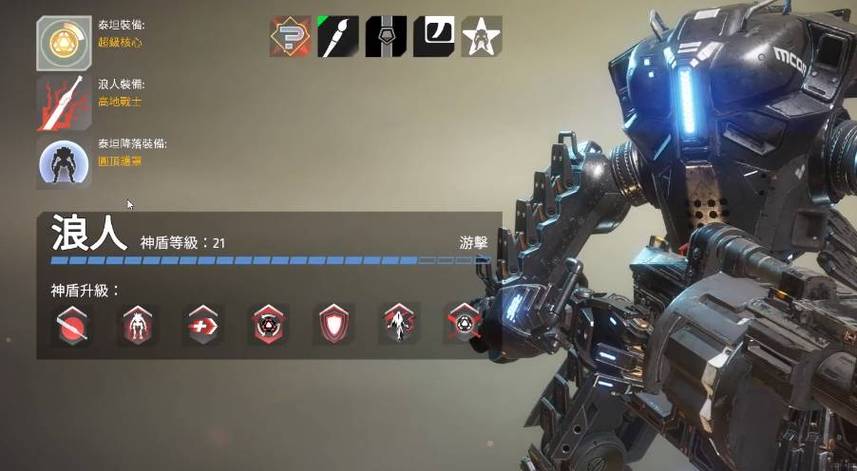Screen dimensions: 857x471
Task: Choose the Titanfall kit dome shield slot
Action: coord(64,163)
